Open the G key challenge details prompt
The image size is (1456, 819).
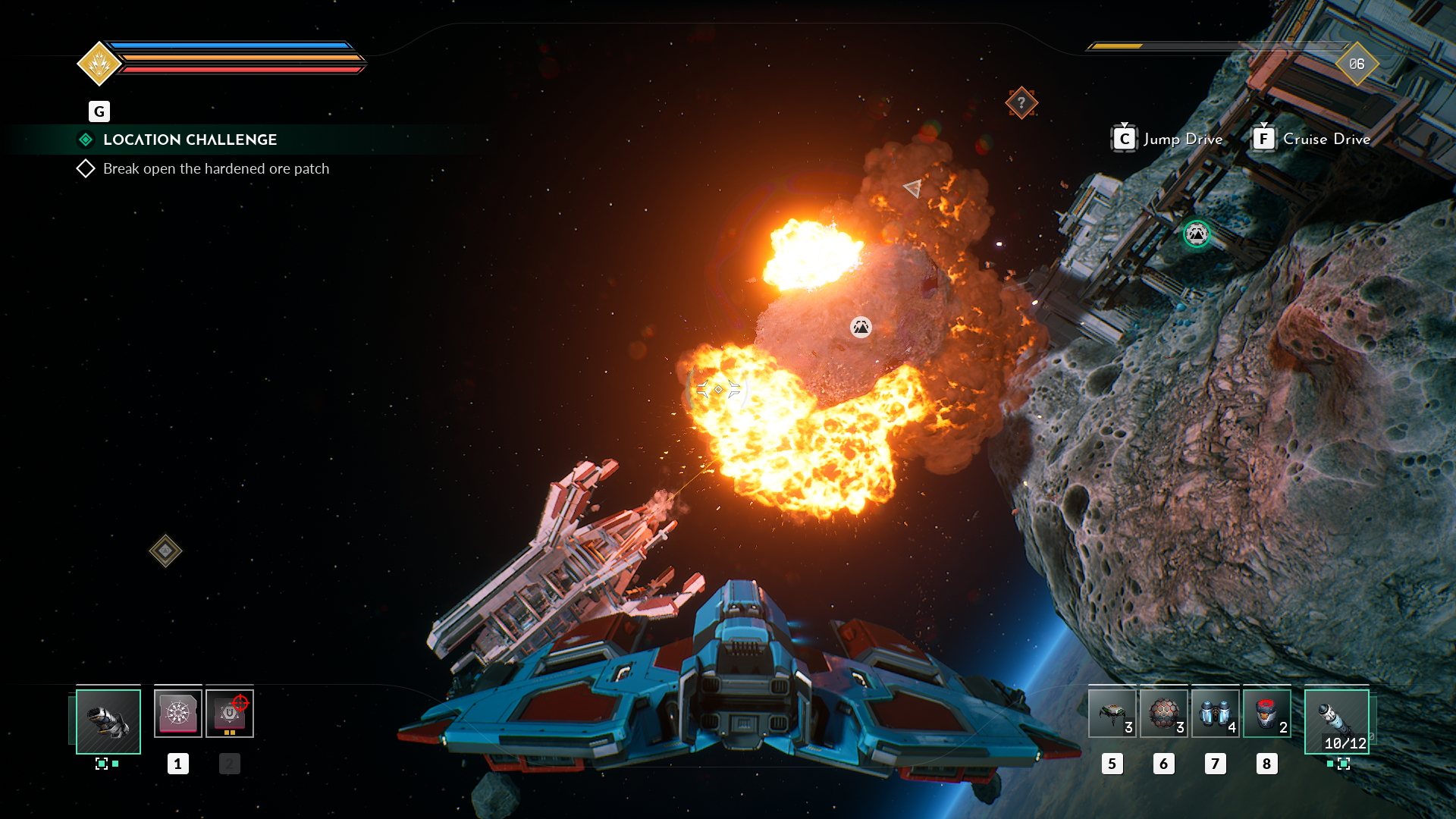click(x=99, y=111)
